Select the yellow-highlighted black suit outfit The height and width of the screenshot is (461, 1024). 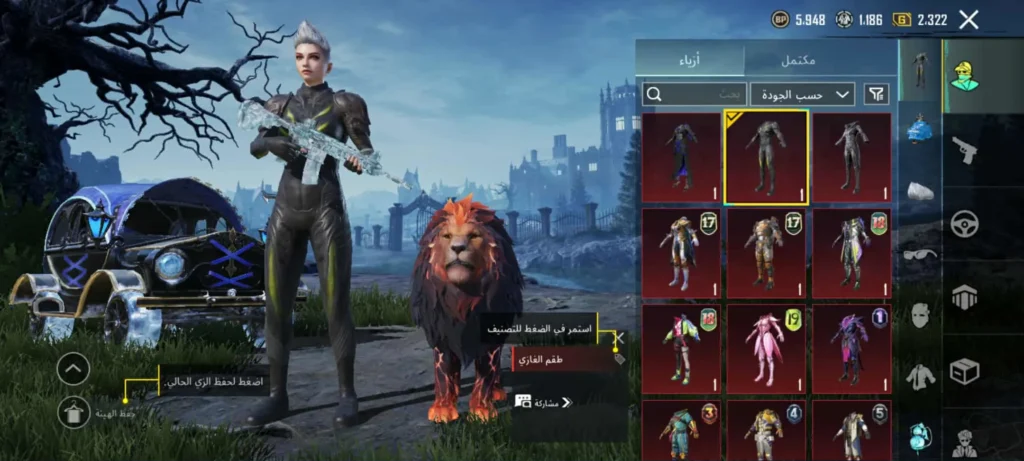coord(766,156)
